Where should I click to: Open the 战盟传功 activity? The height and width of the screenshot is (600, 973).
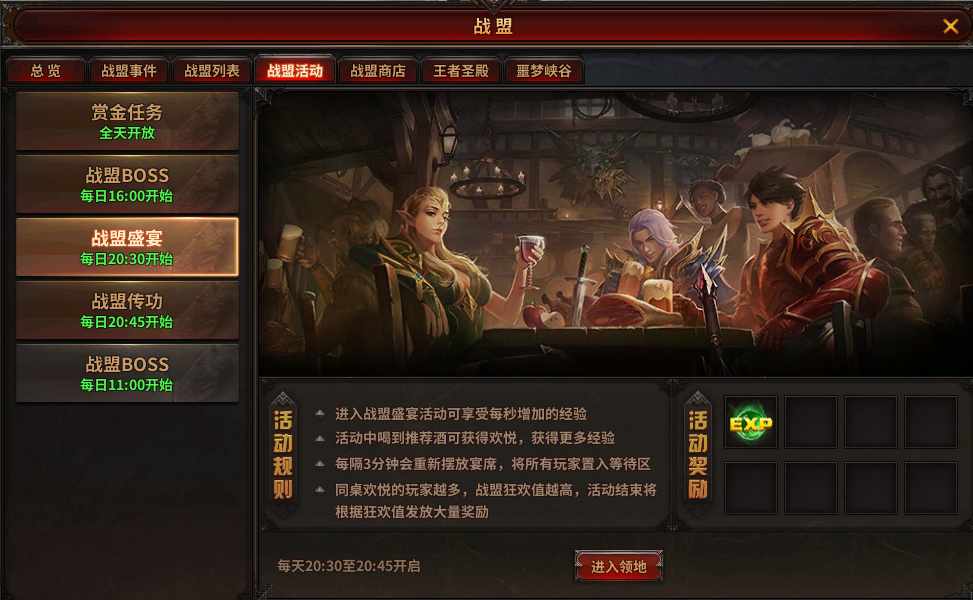(127, 310)
